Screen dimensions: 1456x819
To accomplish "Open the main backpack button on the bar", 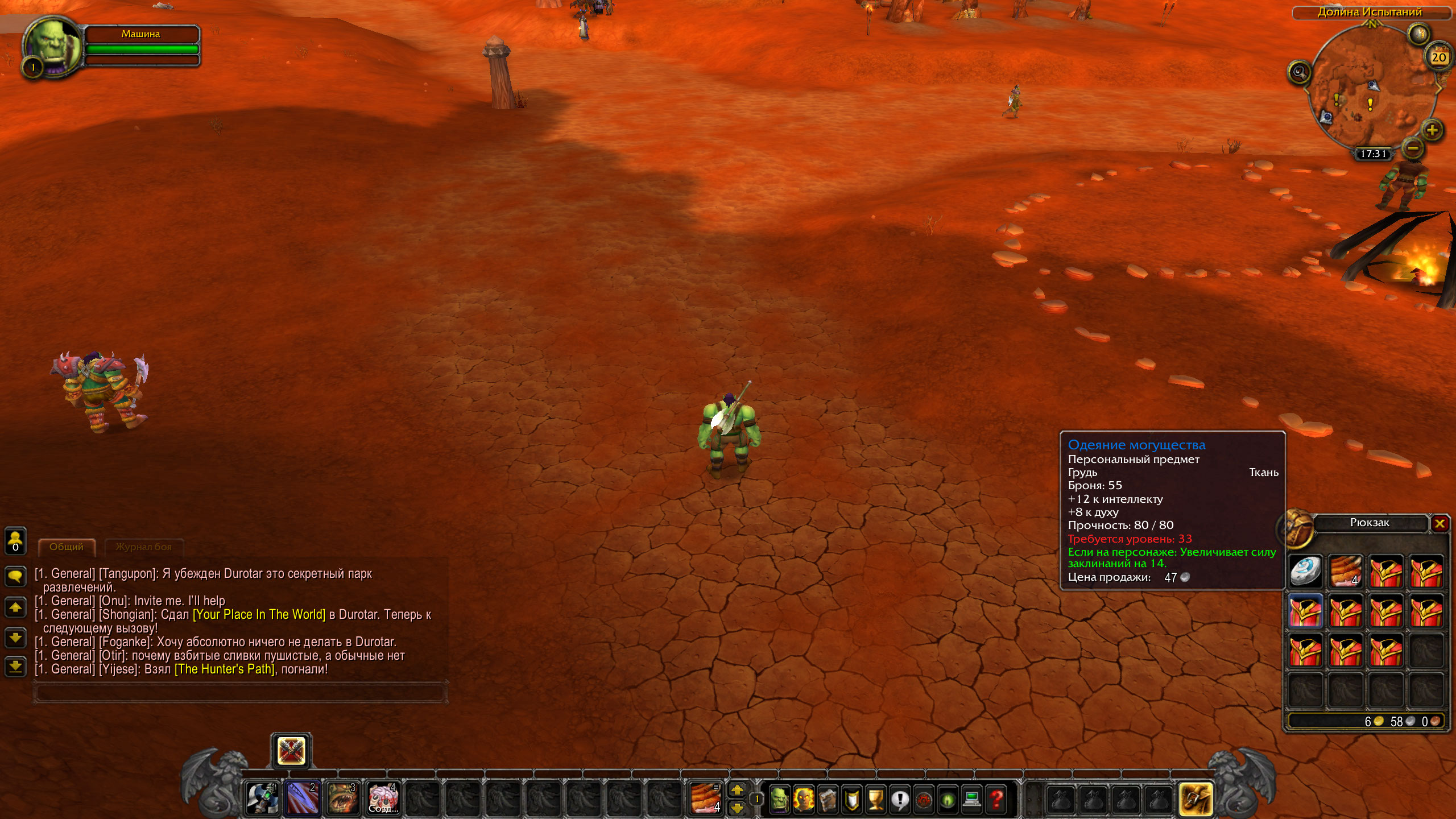I will (1196, 799).
